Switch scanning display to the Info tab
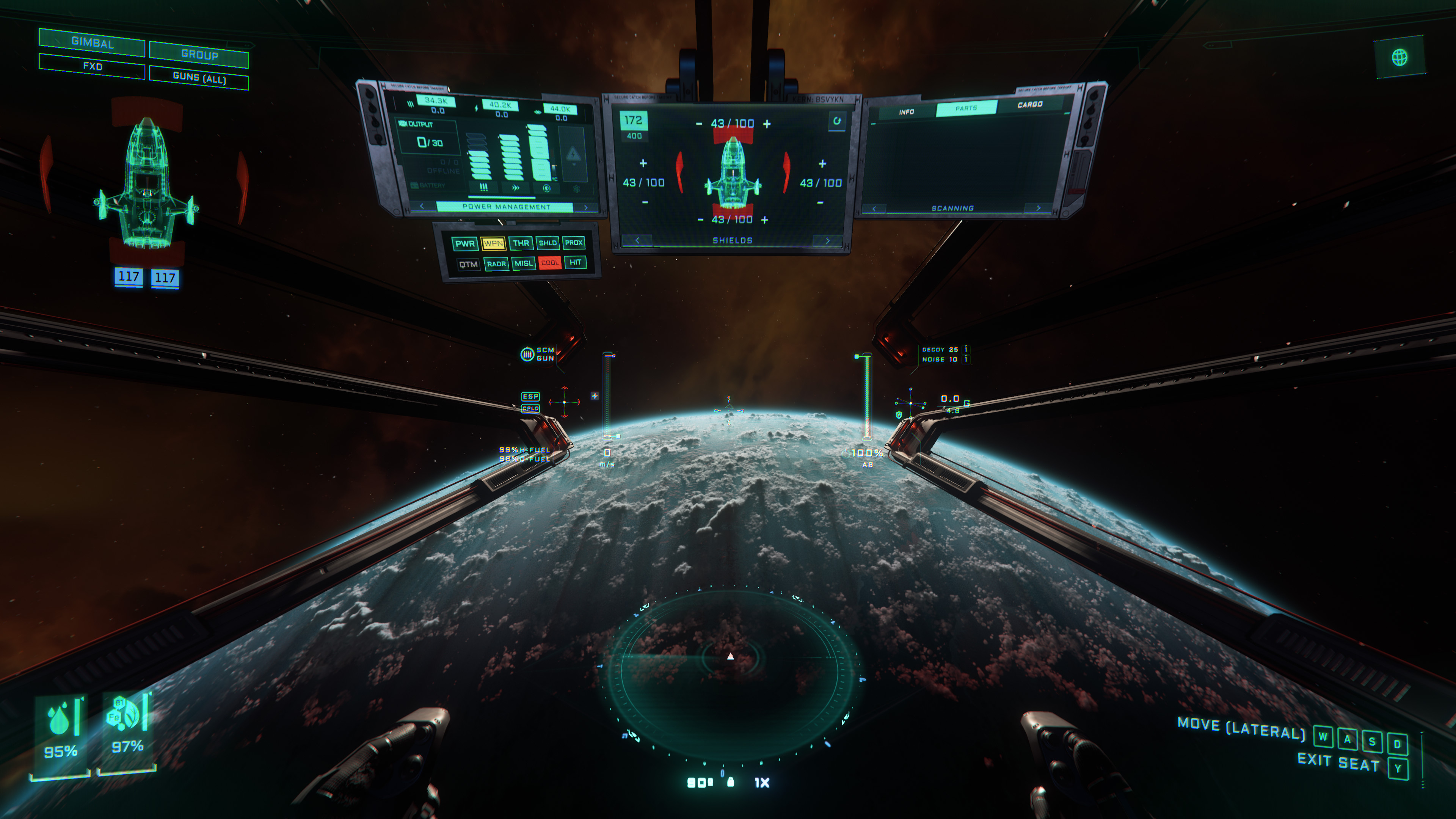Viewport: 1456px width, 819px height. 906,112
